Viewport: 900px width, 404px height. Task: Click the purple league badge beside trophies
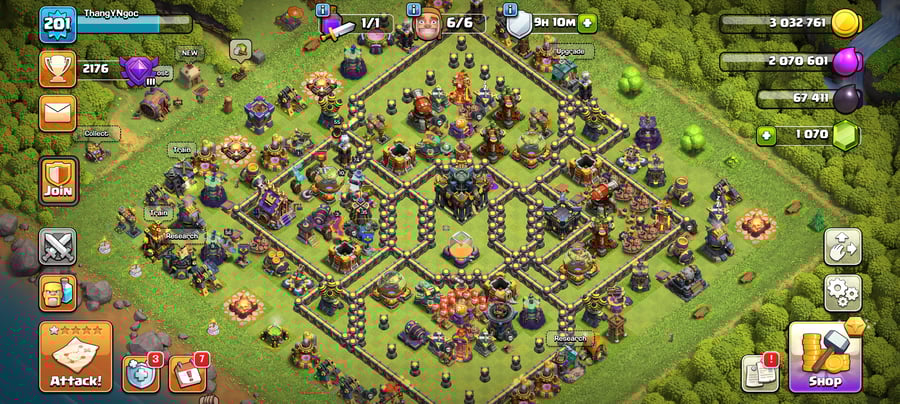coord(135,70)
